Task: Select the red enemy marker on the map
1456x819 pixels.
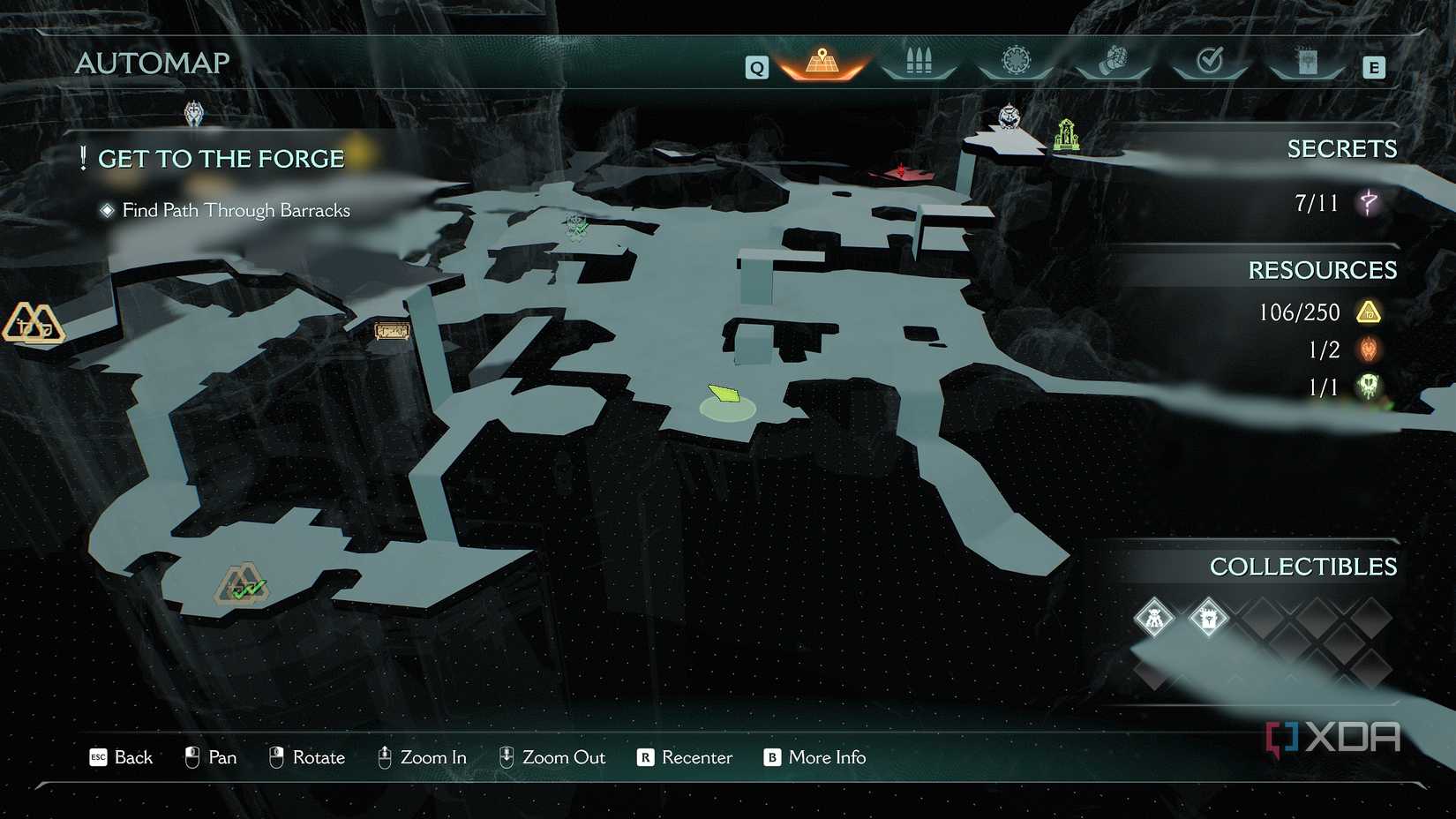Action: (900, 169)
